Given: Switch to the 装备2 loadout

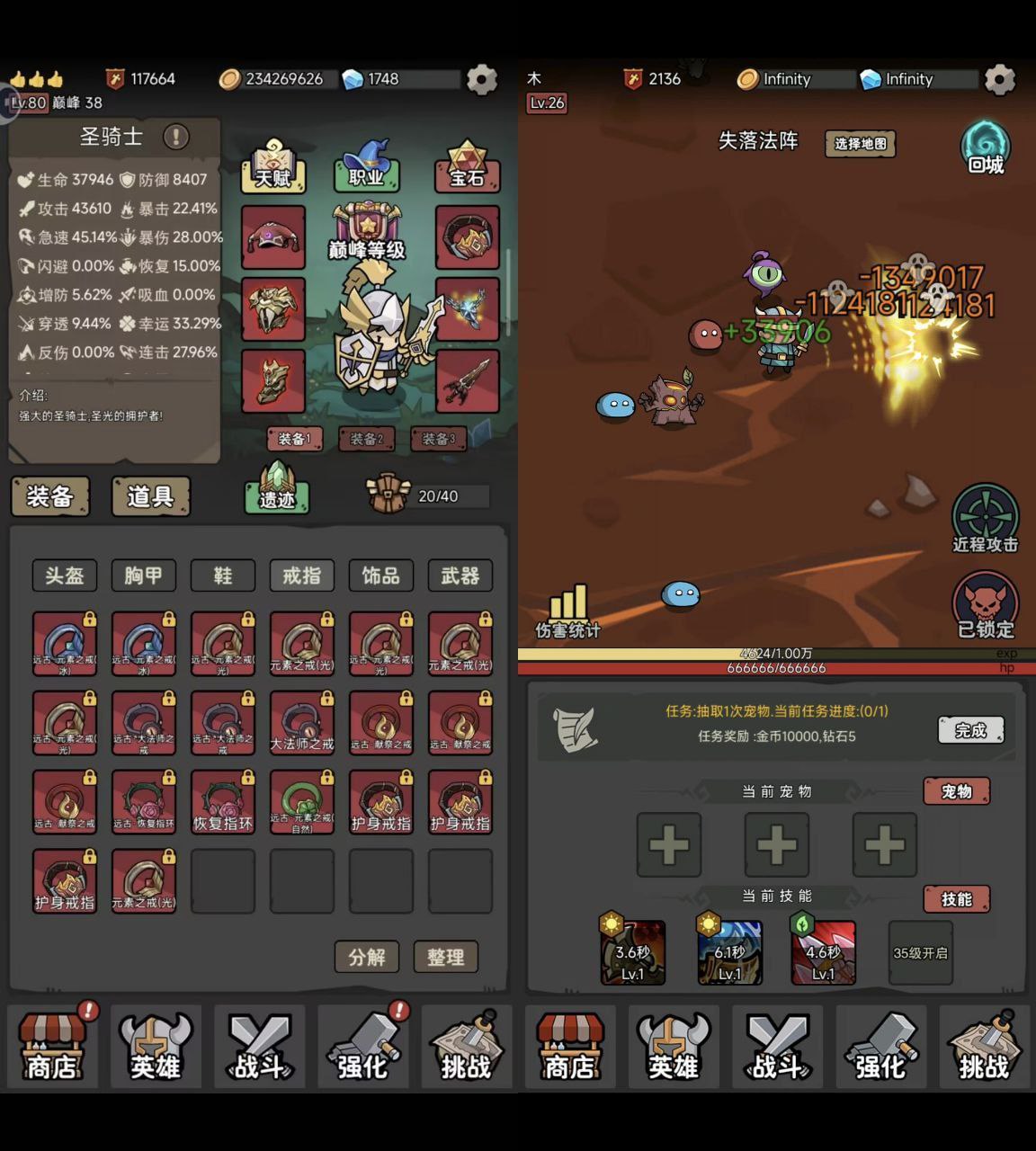Looking at the screenshot, I should pos(366,439).
